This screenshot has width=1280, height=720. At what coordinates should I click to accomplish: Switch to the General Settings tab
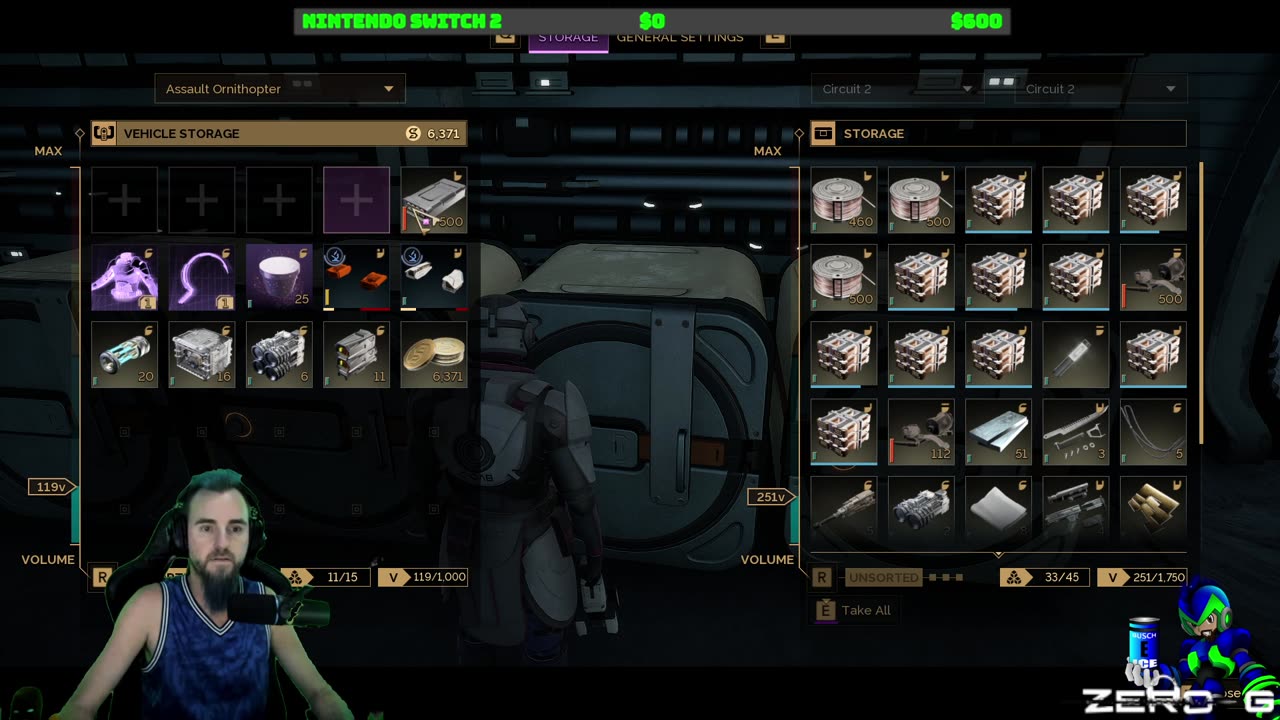[680, 37]
